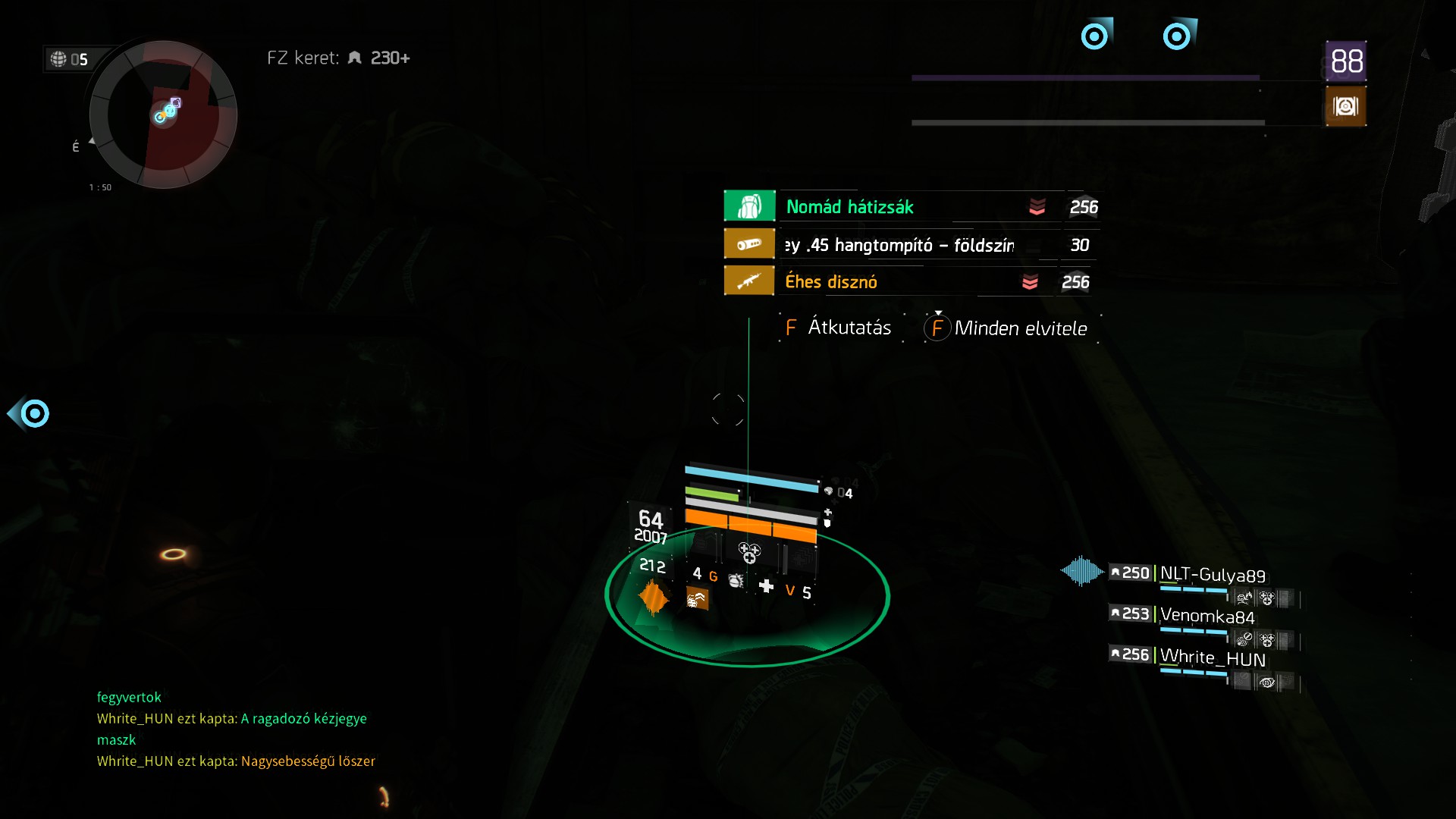Screen dimensions: 1456x819
Task: Use the medkit plus icon
Action: pyautogui.click(x=766, y=586)
